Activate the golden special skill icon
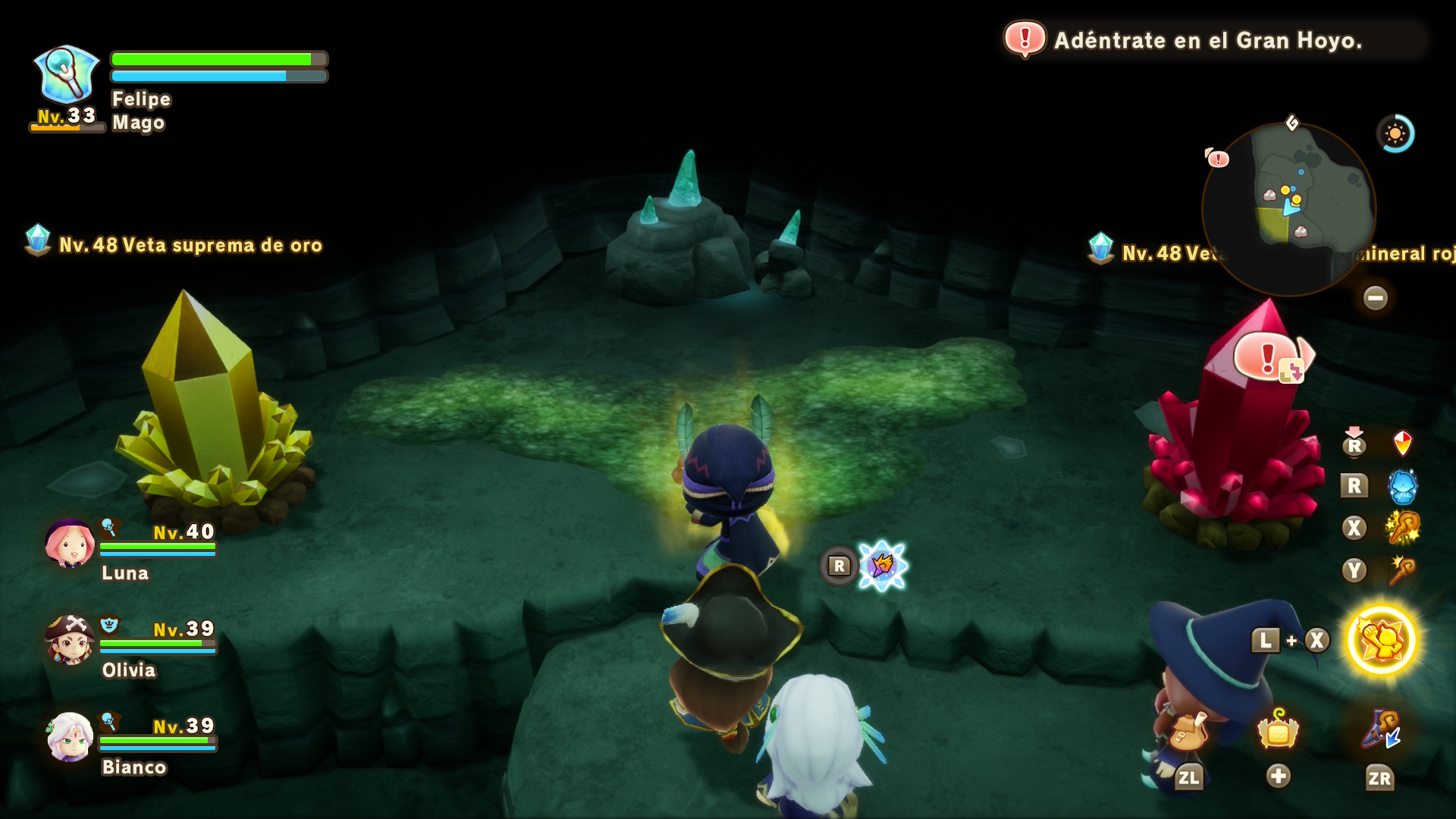The height and width of the screenshot is (819, 1456). coord(1381,640)
